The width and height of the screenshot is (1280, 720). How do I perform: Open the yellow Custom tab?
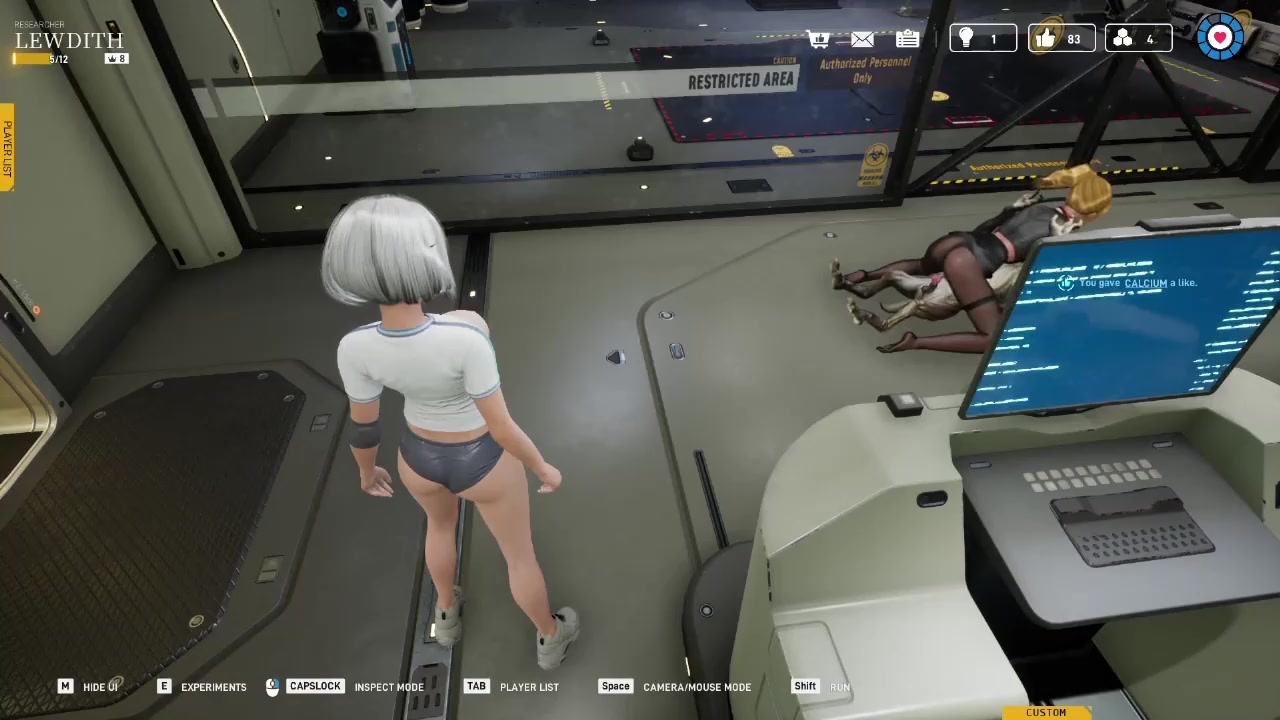click(1046, 712)
